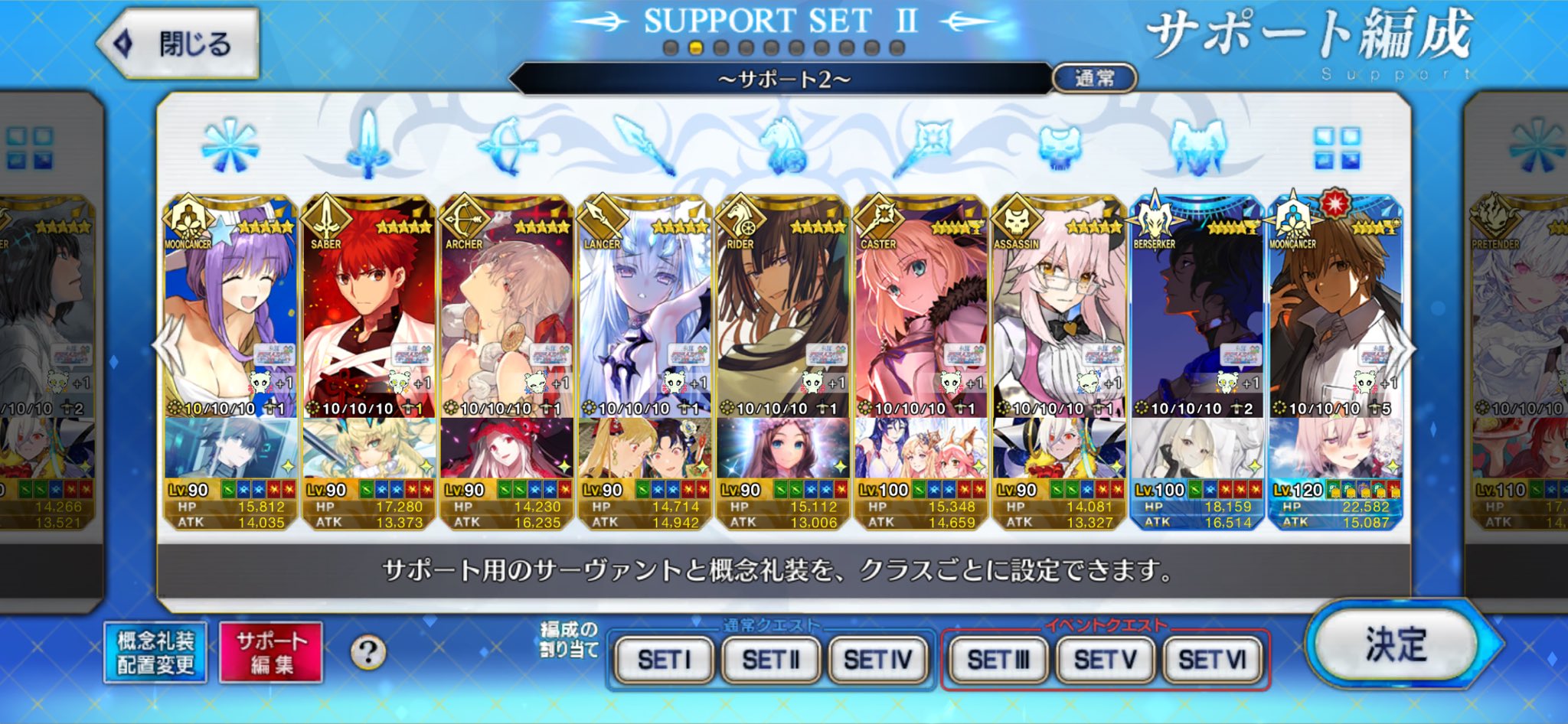Viewport: 1568px width, 724px height.
Task: Show help via the question mark icon
Action: 368,653
